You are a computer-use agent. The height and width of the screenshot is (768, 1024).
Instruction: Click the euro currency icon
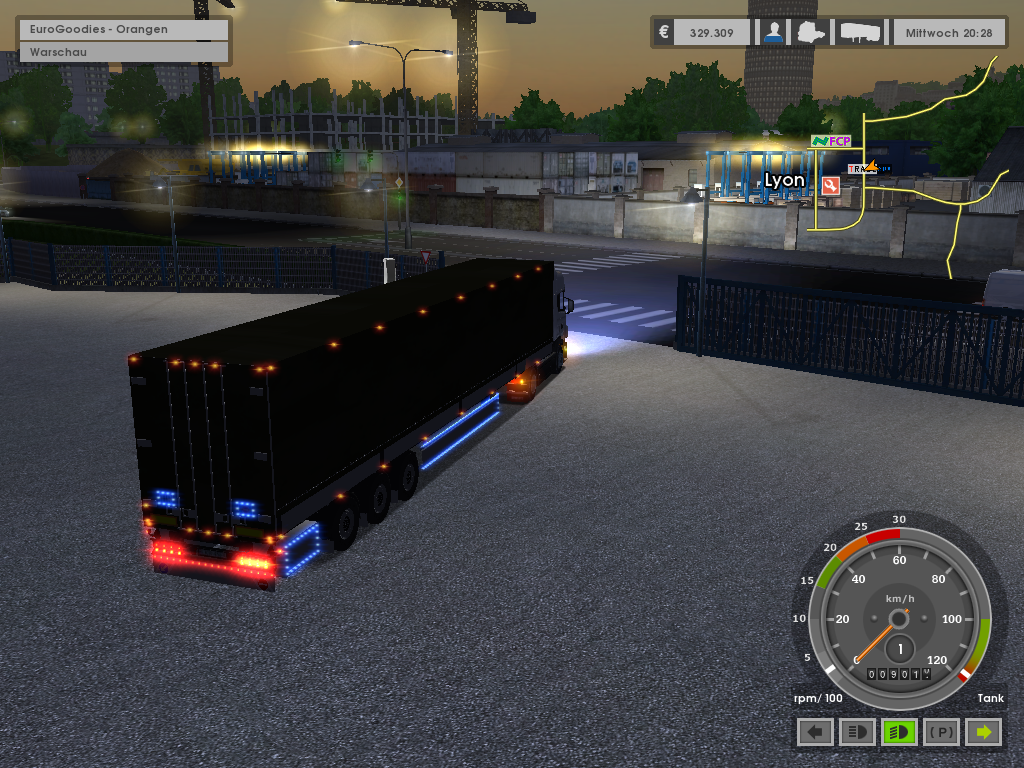(663, 32)
